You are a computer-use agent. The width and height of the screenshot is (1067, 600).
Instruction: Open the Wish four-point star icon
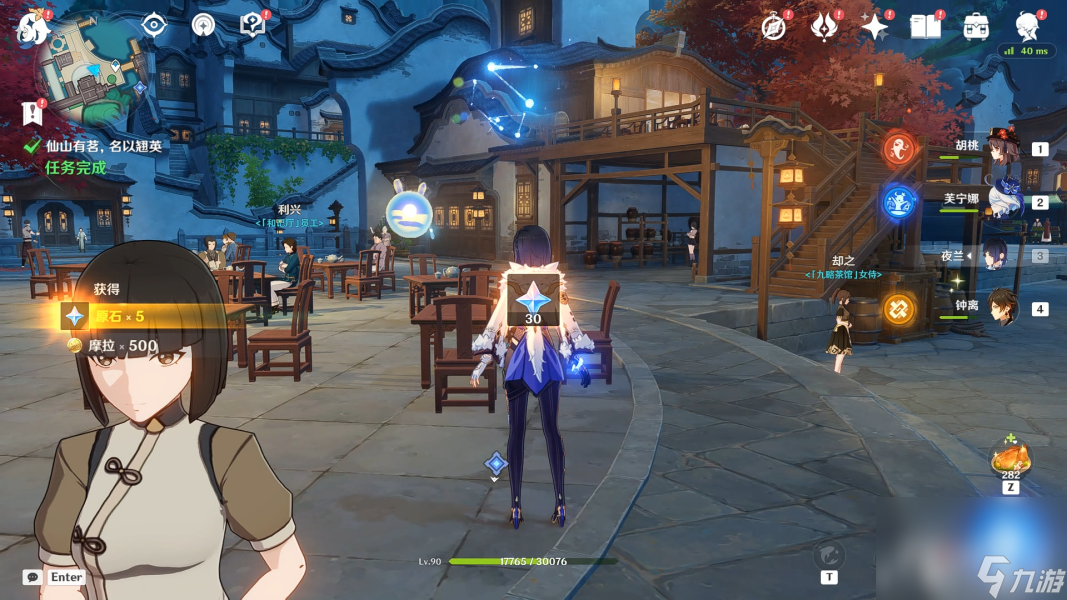[x=874, y=27]
